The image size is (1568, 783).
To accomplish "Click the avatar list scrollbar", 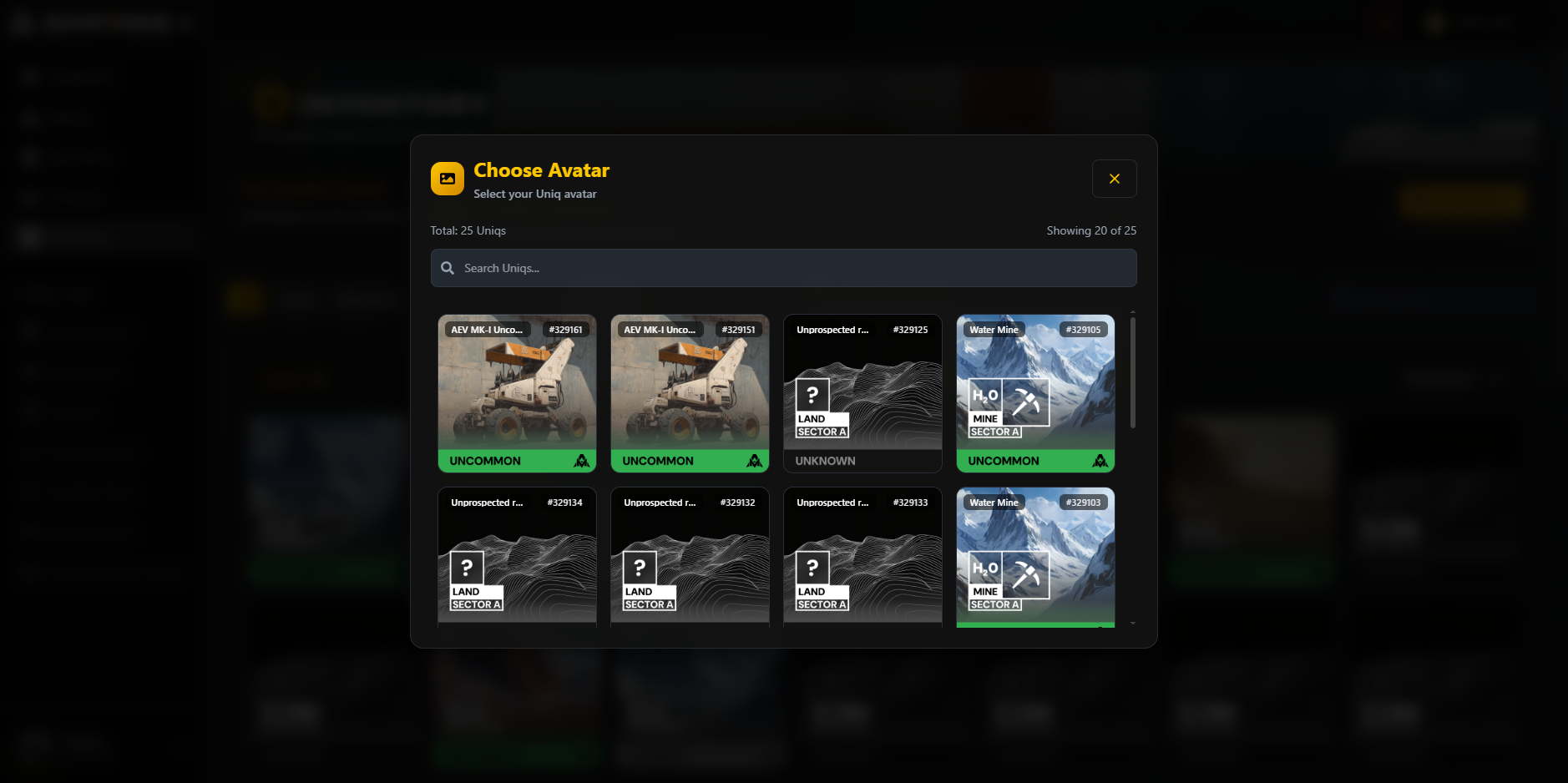I will tap(1132, 372).
